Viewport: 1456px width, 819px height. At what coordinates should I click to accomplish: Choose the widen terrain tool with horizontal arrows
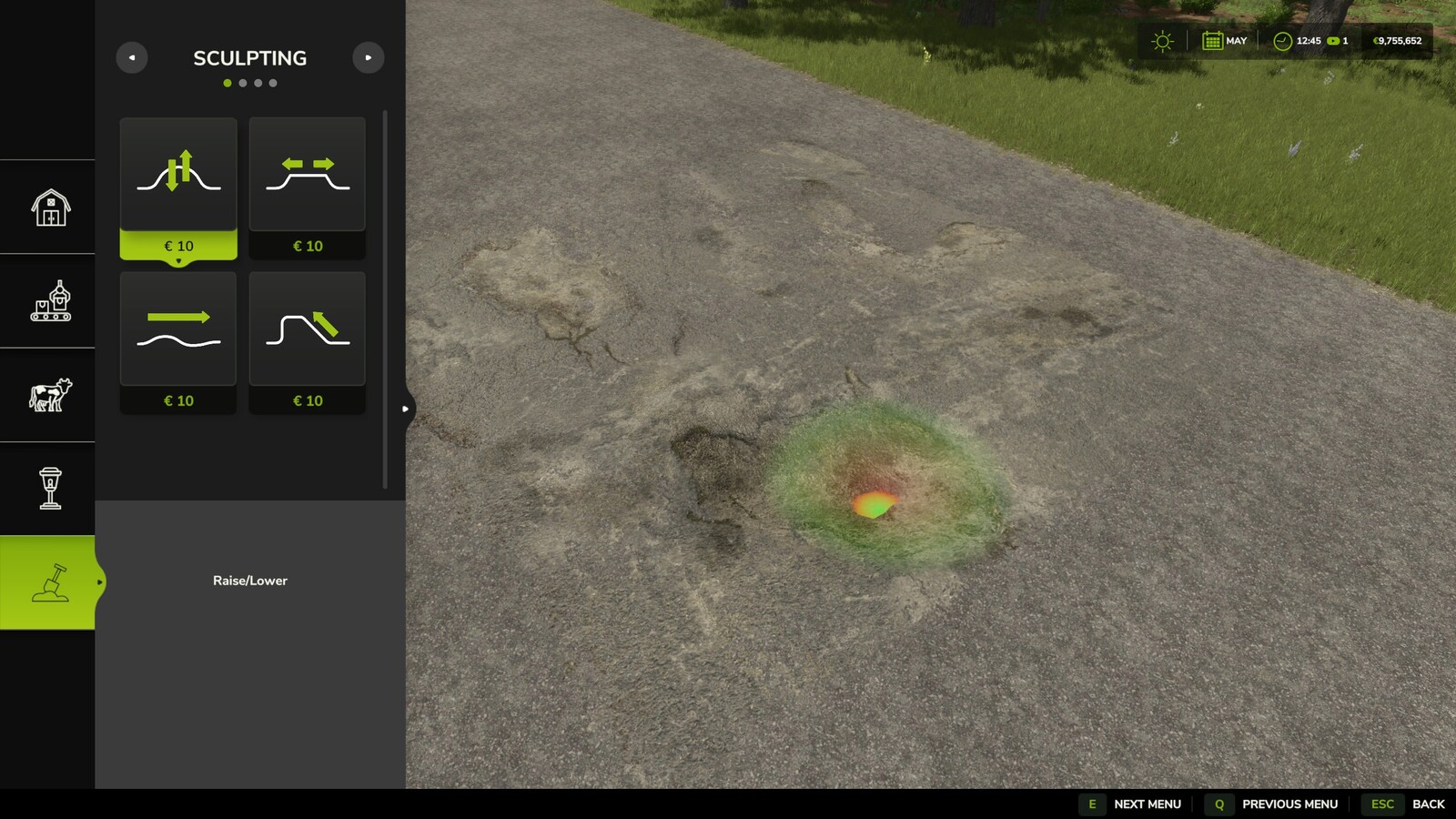tap(308, 175)
